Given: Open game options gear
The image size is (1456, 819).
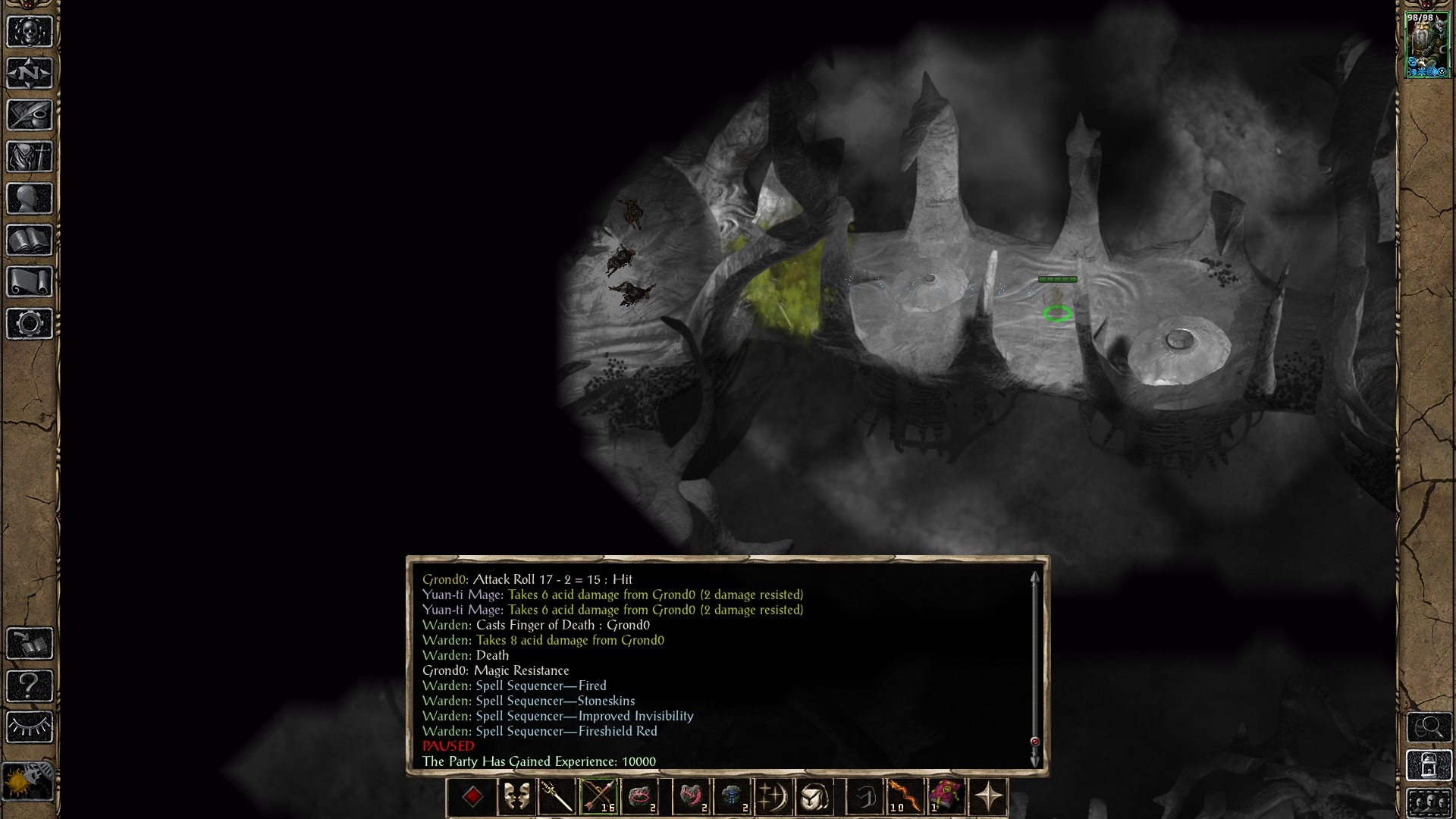Looking at the screenshot, I should (30, 324).
